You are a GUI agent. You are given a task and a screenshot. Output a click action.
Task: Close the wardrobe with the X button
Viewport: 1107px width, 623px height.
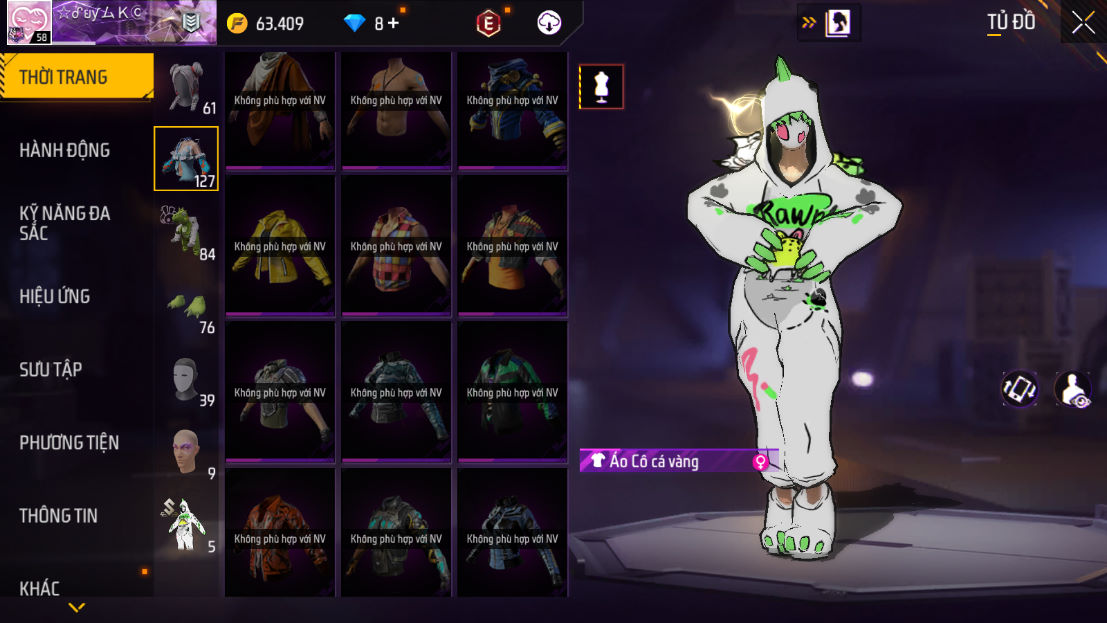click(1082, 23)
